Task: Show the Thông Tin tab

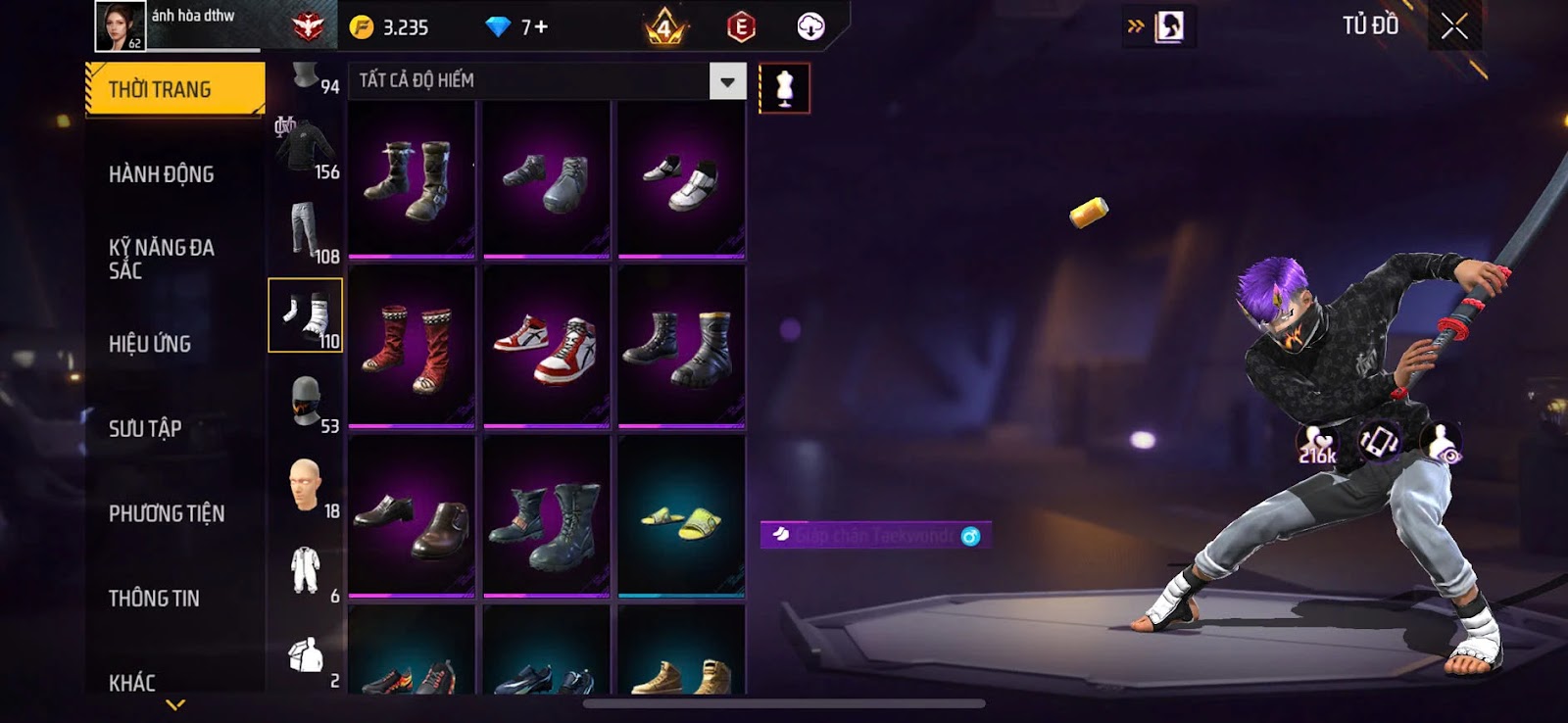Action: [x=154, y=598]
